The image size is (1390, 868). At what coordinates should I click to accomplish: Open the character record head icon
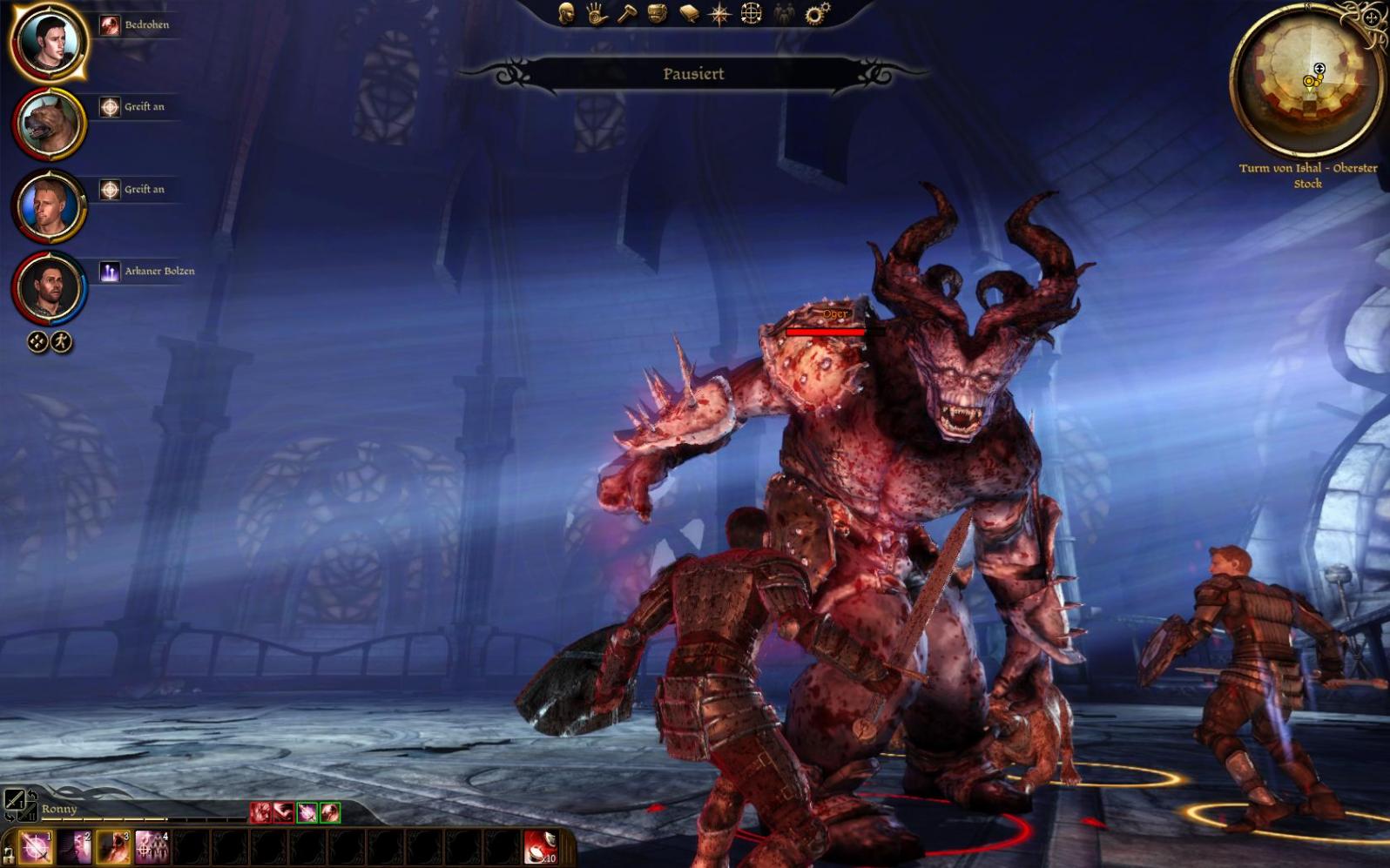(x=567, y=13)
